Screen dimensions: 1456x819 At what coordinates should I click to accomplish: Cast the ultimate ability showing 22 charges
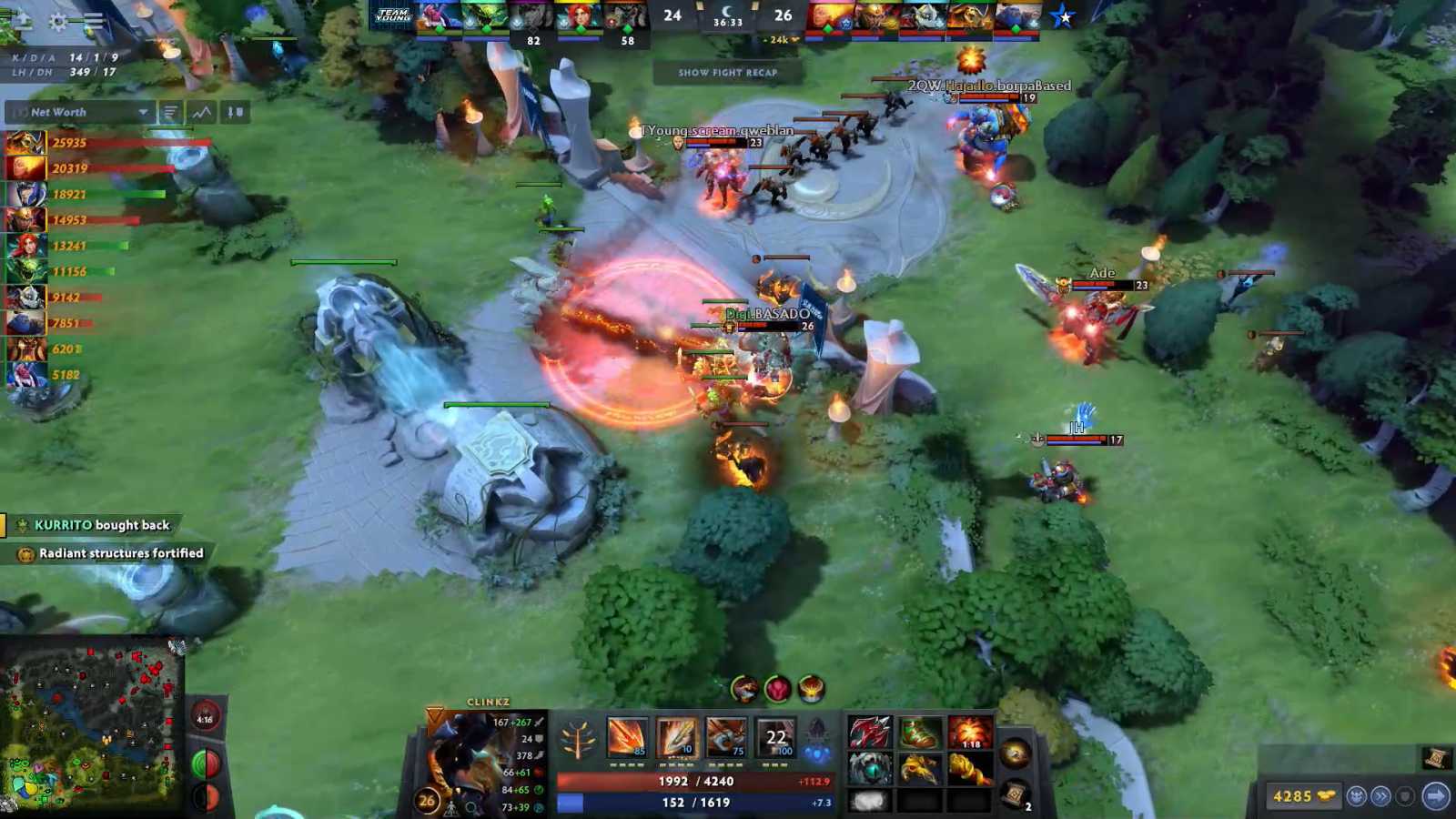point(775,735)
